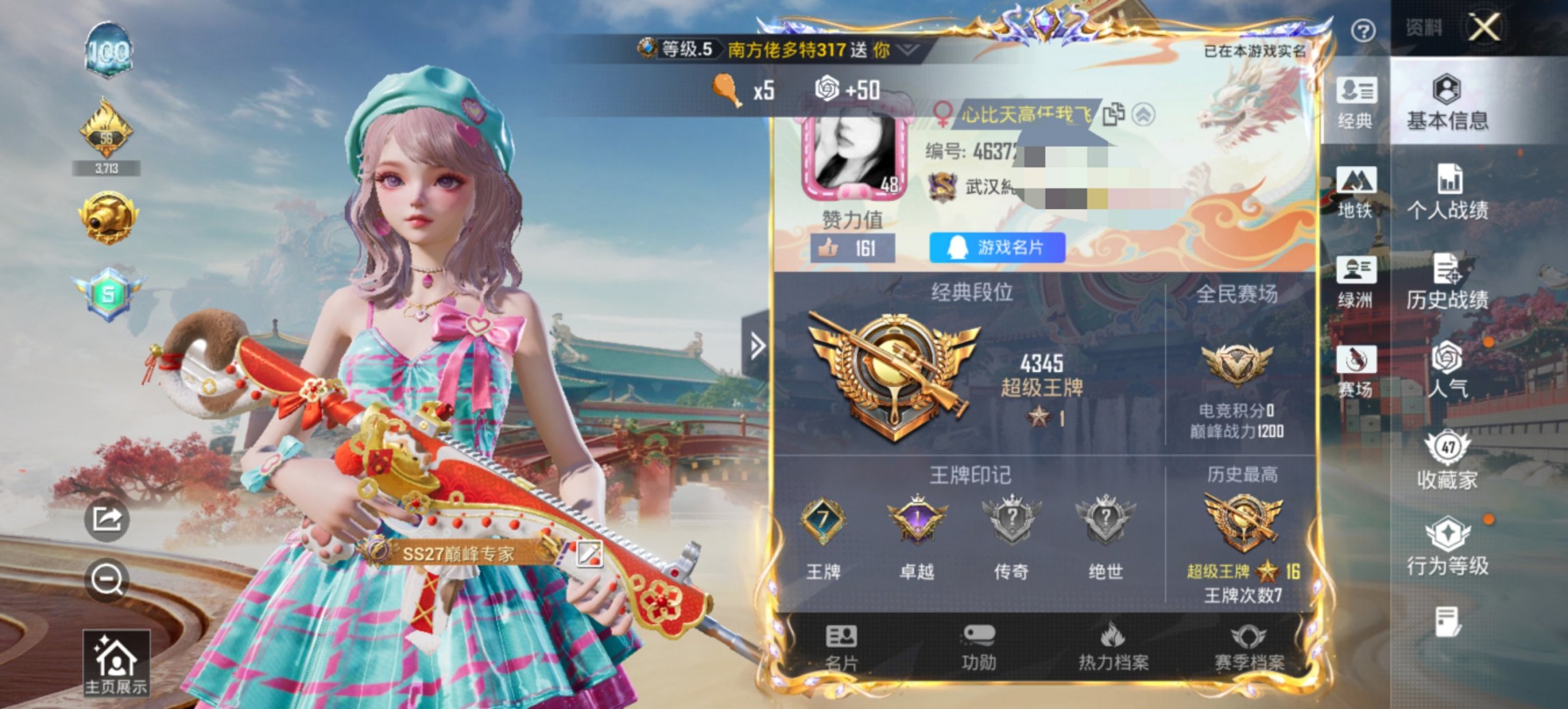Tap the copy icon beside the player name
The width and height of the screenshot is (1568, 709).
point(1114,115)
